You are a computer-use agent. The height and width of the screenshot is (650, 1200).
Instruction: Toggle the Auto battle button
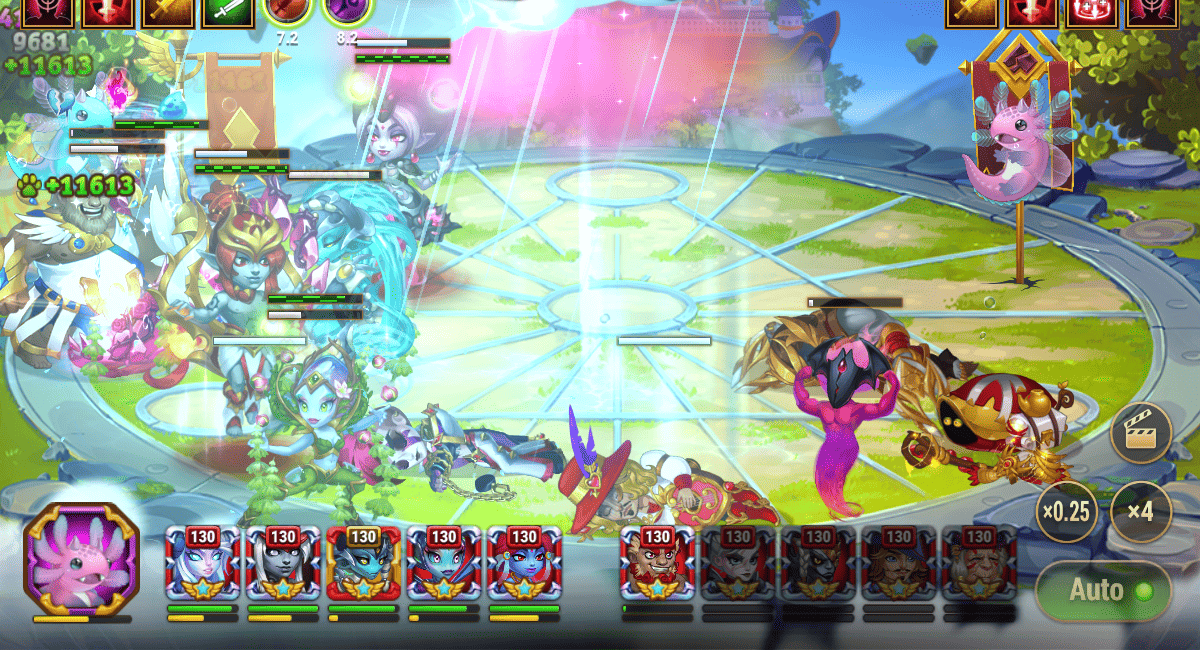pyautogui.click(x=1103, y=590)
